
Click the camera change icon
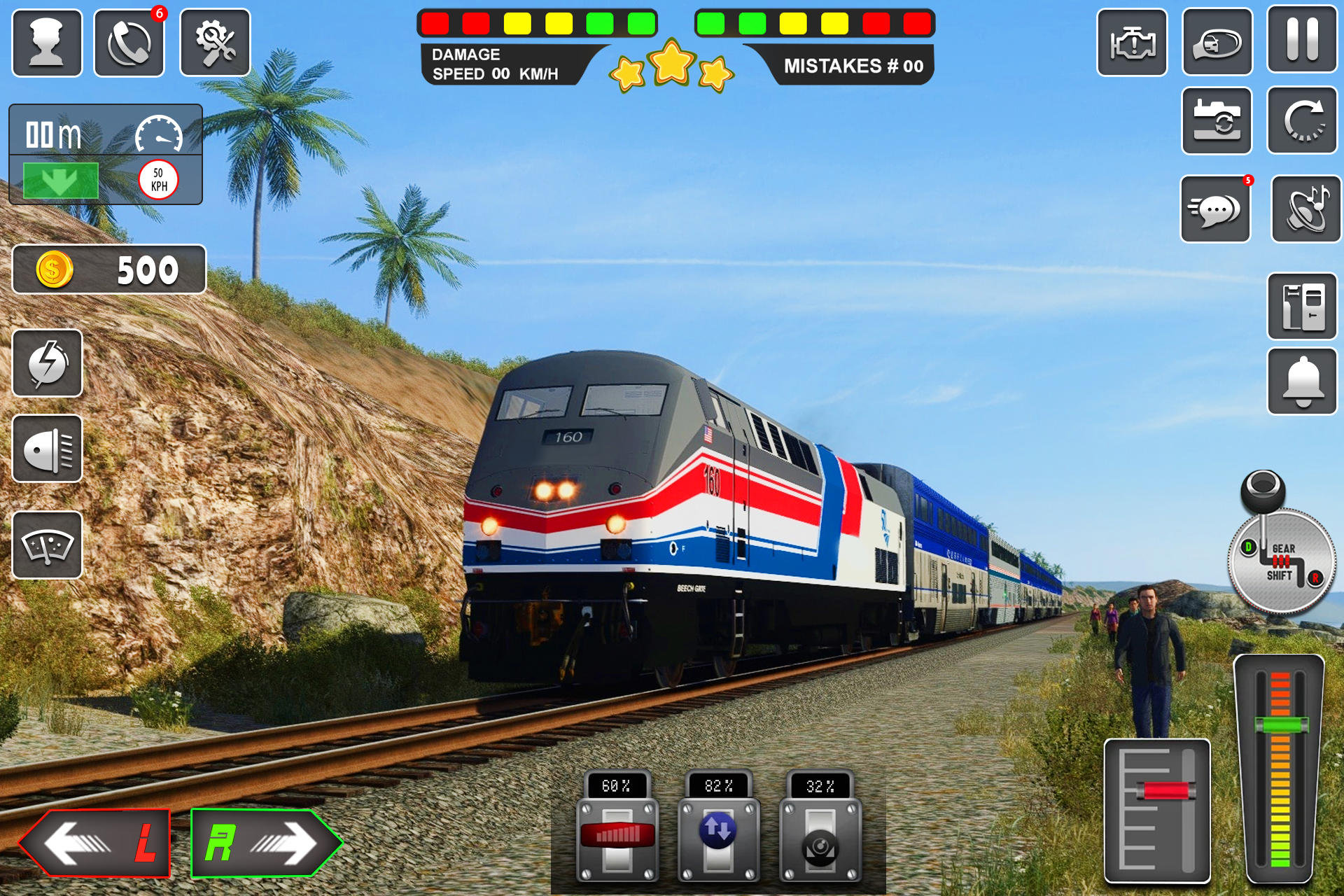tap(1217, 120)
